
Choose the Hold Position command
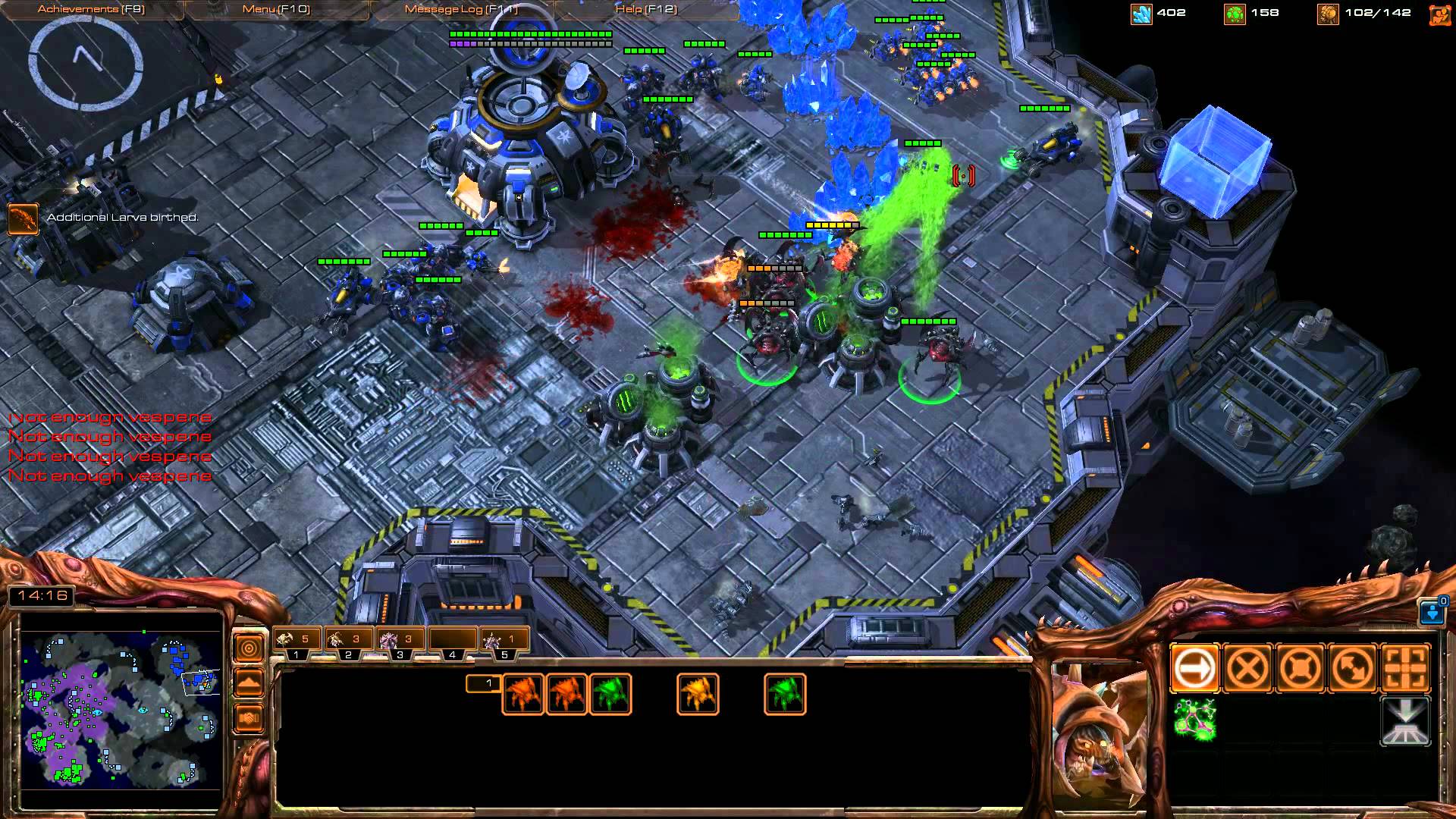[x=1301, y=669]
